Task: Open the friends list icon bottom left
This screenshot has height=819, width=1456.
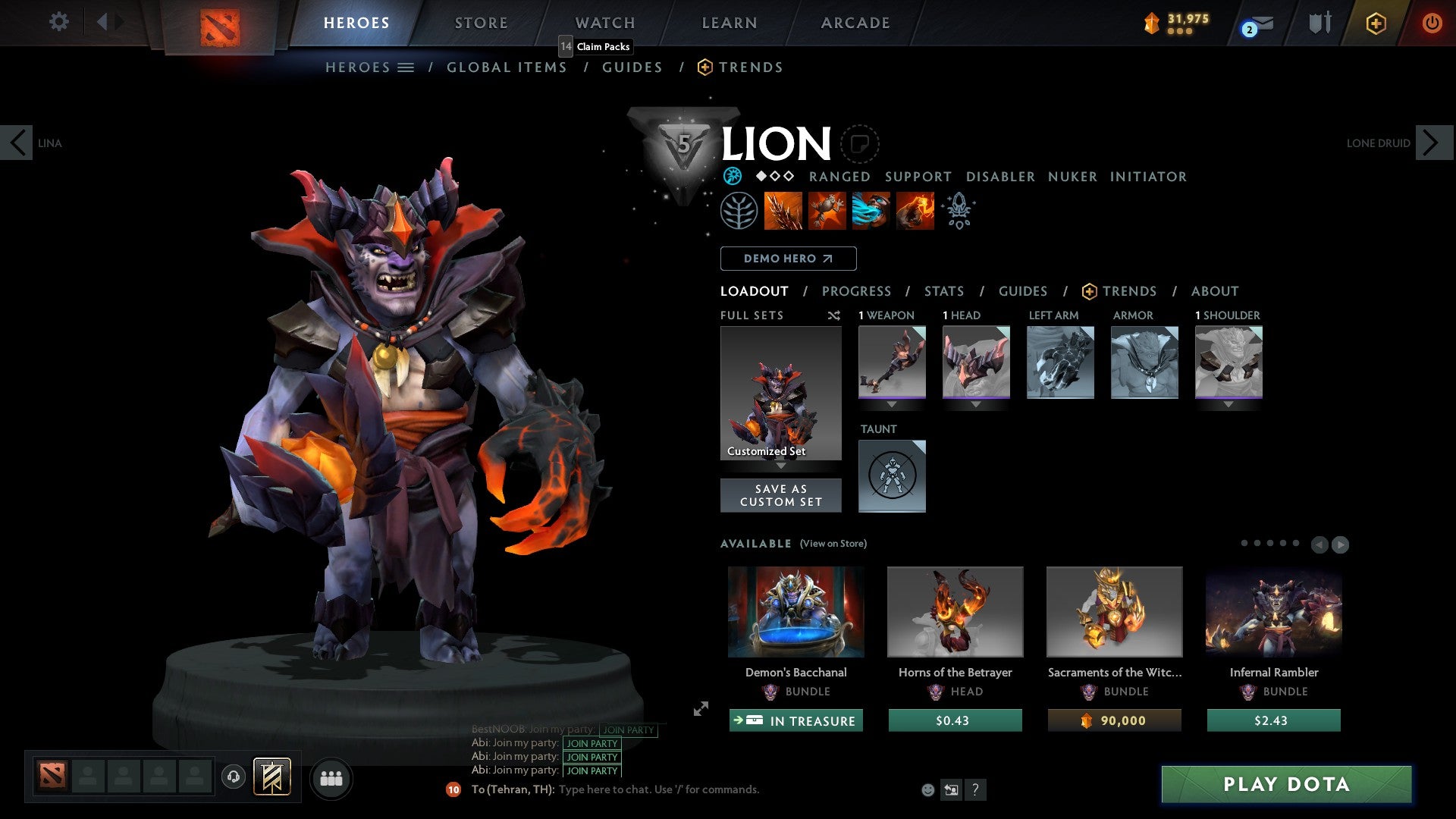Action: coord(331,777)
